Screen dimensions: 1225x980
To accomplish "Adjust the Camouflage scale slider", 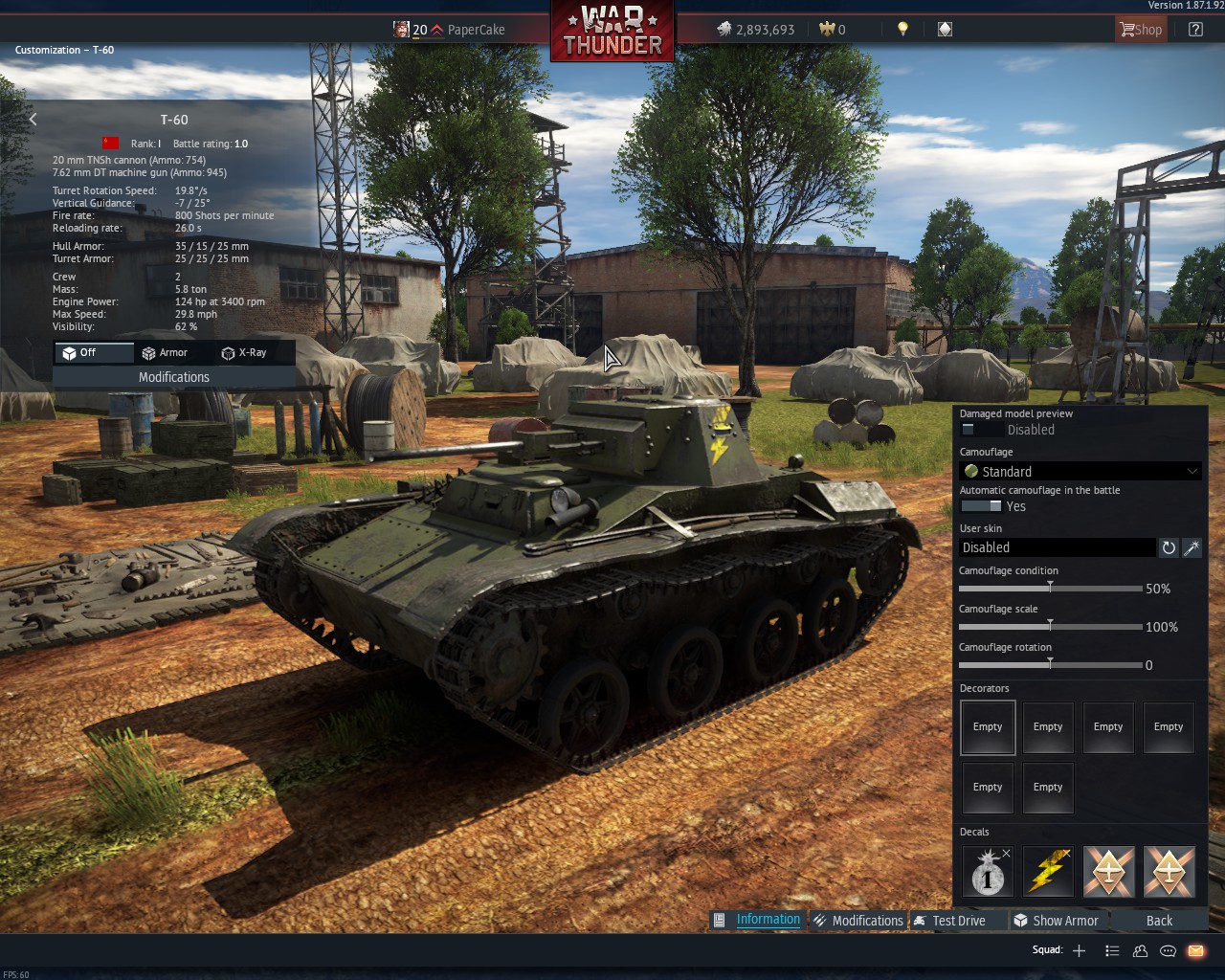I will click(1050, 626).
